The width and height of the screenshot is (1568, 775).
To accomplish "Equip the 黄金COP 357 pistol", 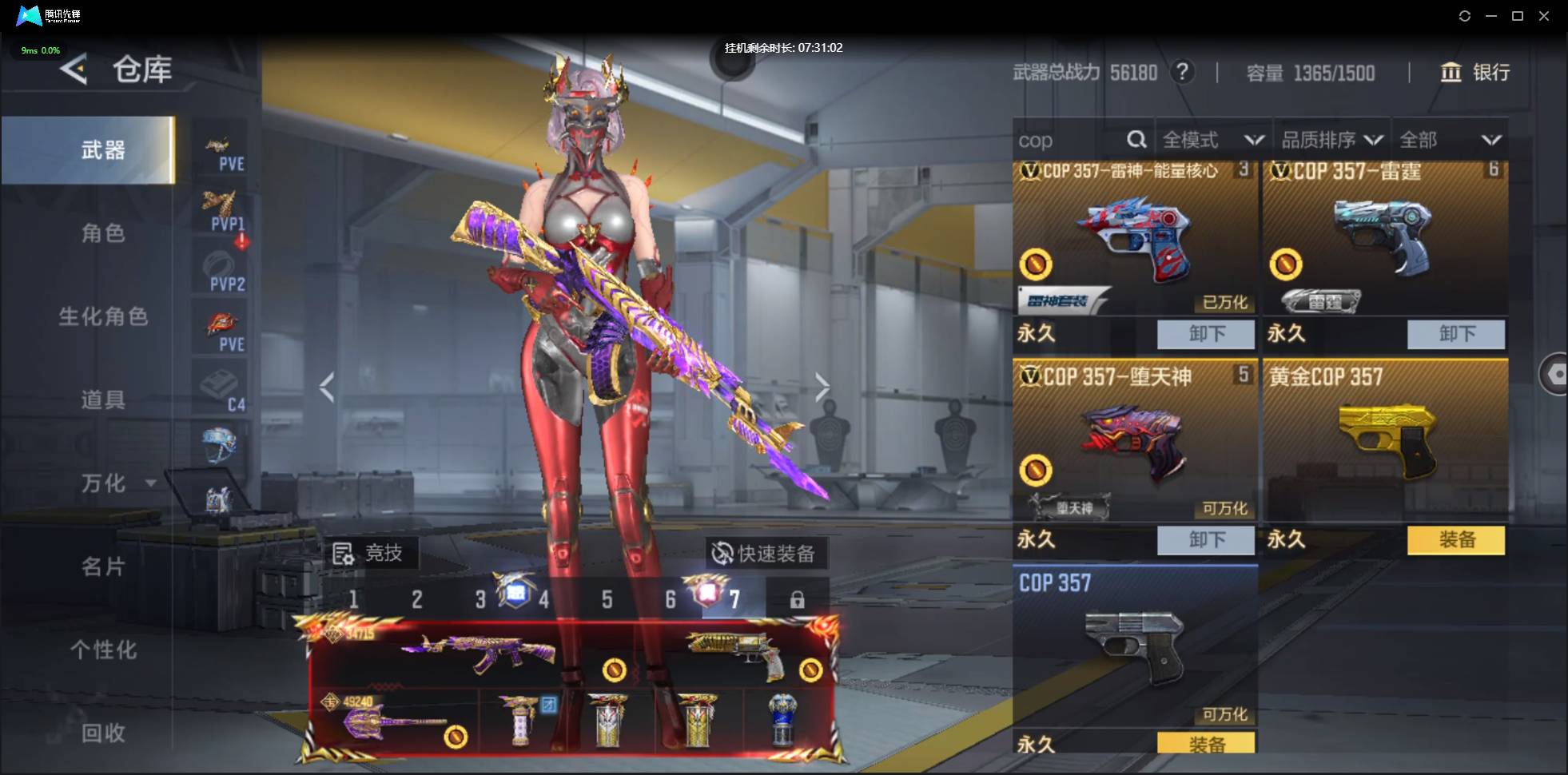I will click(x=1455, y=540).
